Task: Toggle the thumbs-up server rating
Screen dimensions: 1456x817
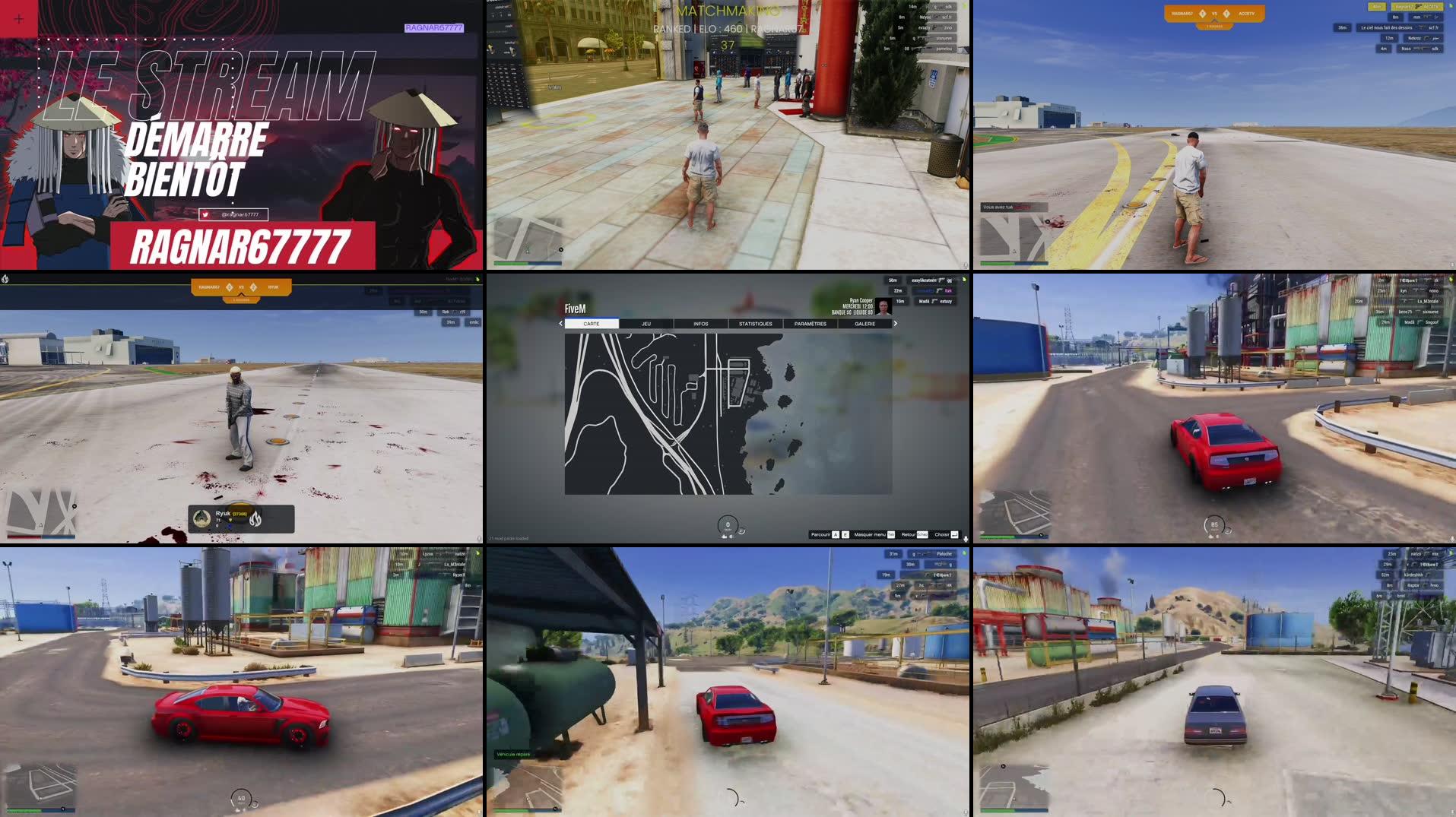Action: pyautogui.click(x=724, y=537)
